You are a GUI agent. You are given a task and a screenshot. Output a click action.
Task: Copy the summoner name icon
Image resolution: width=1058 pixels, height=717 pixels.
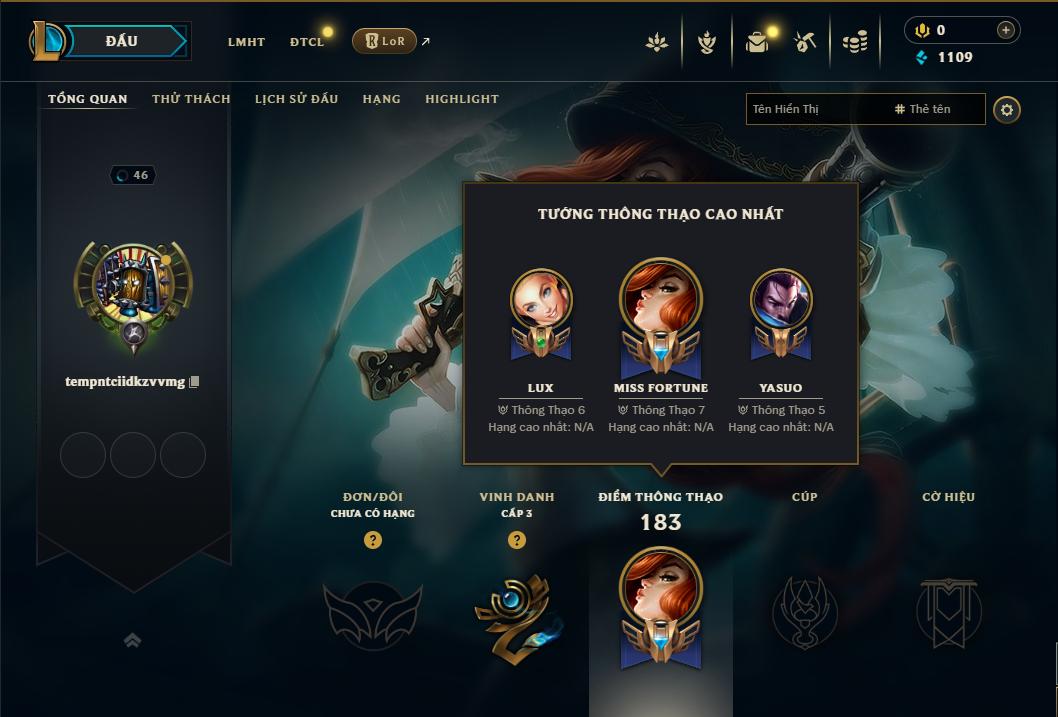click(194, 381)
